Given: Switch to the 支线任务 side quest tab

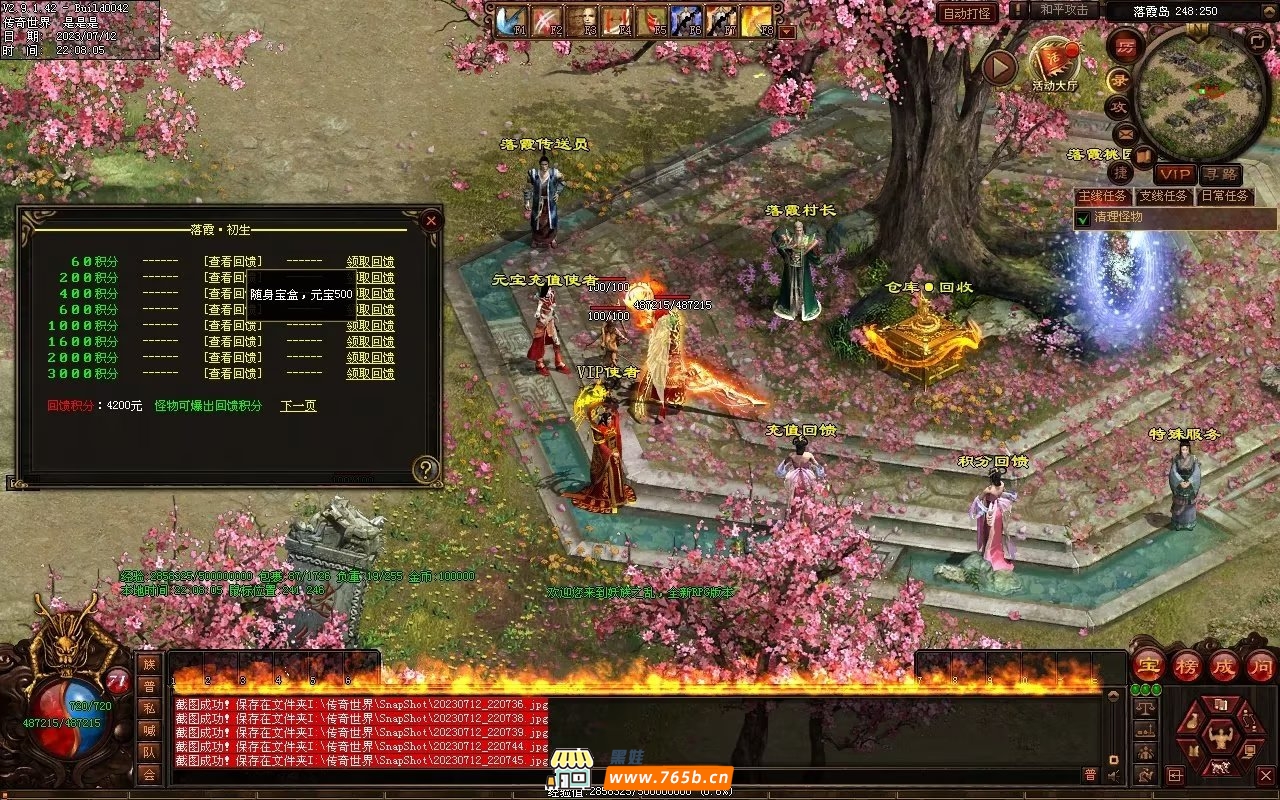Looking at the screenshot, I should tap(1164, 196).
